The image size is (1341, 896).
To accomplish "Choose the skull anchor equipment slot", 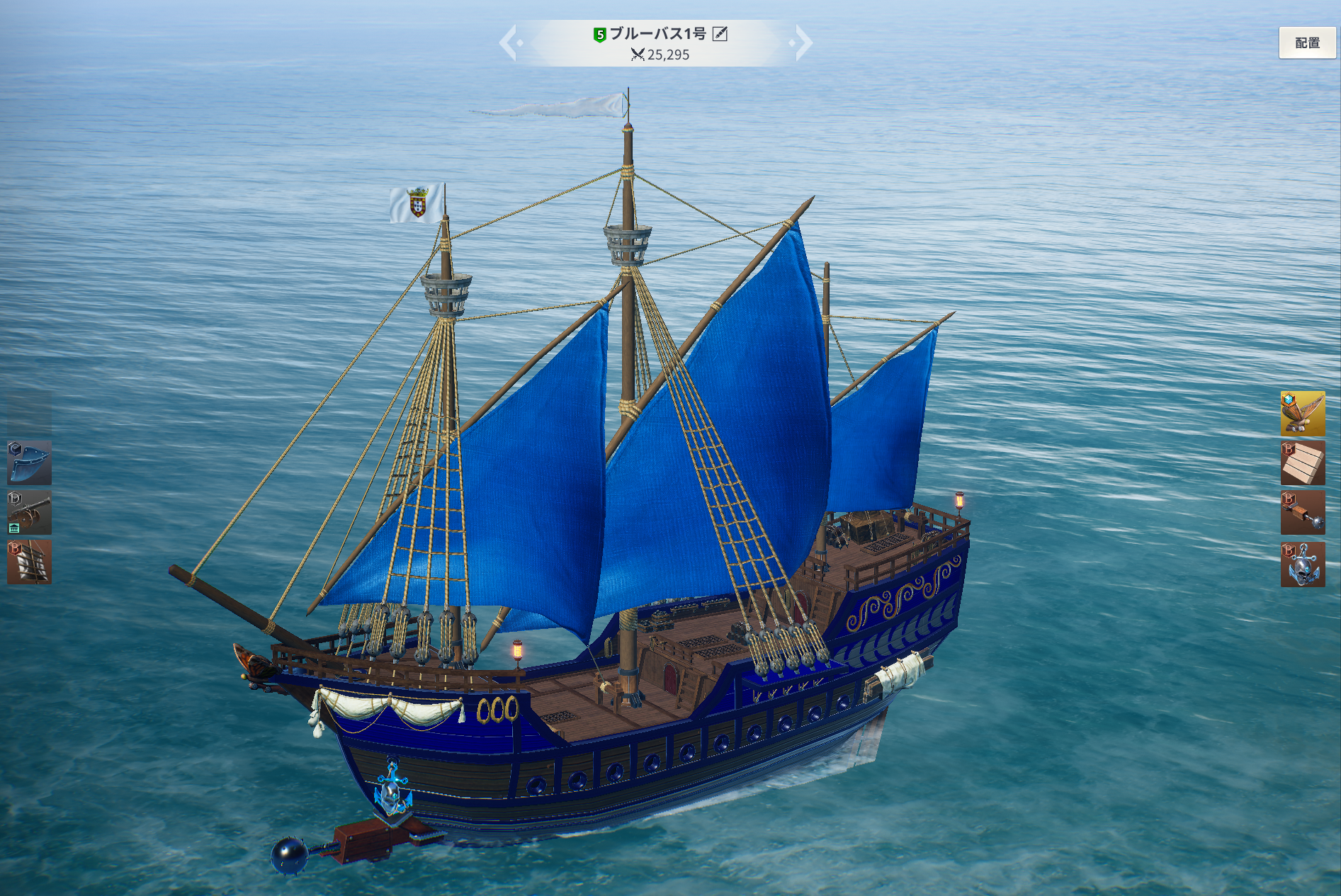I will pyautogui.click(x=1302, y=564).
